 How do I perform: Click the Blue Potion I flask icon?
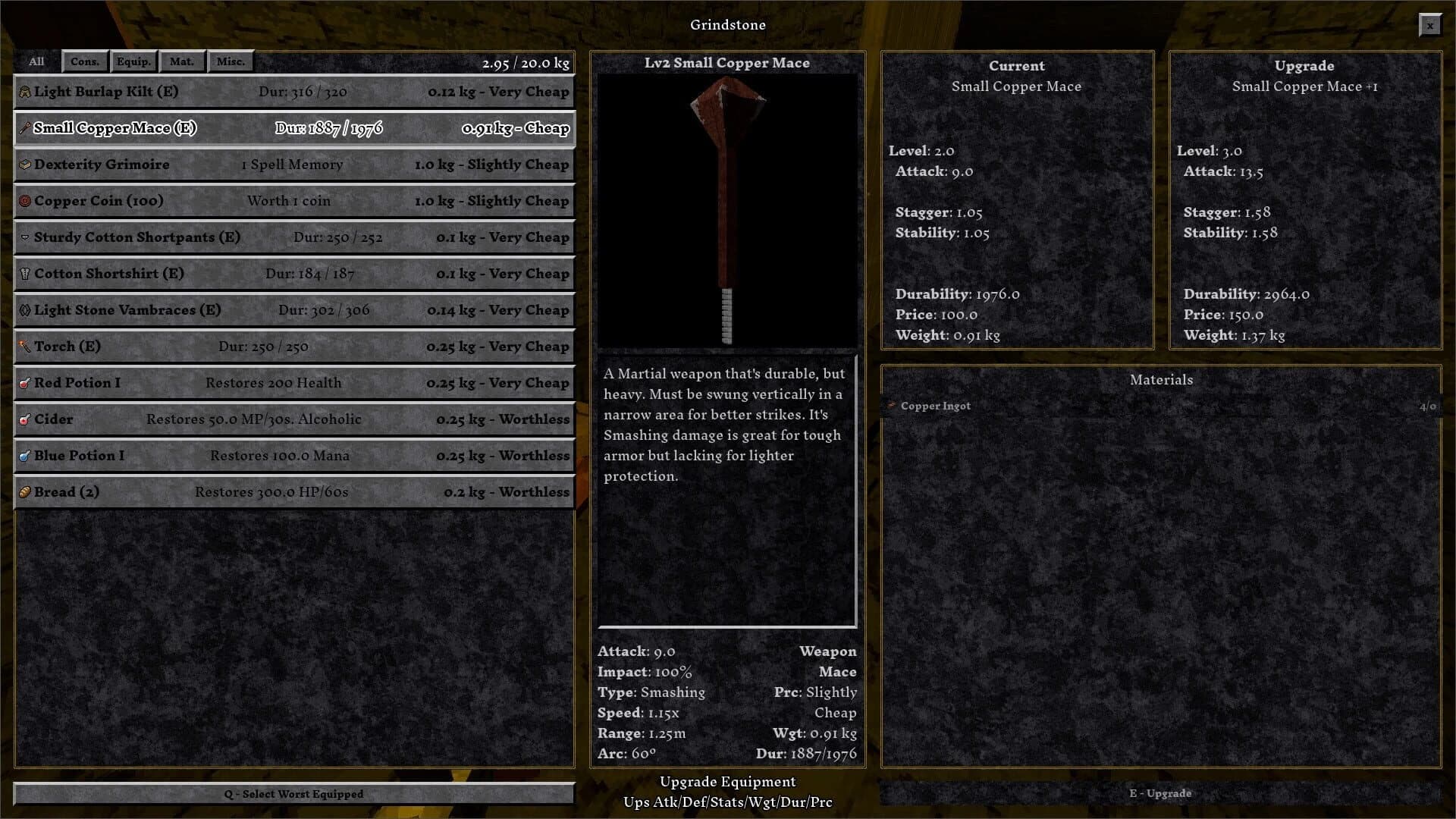click(x=24, y=456)
